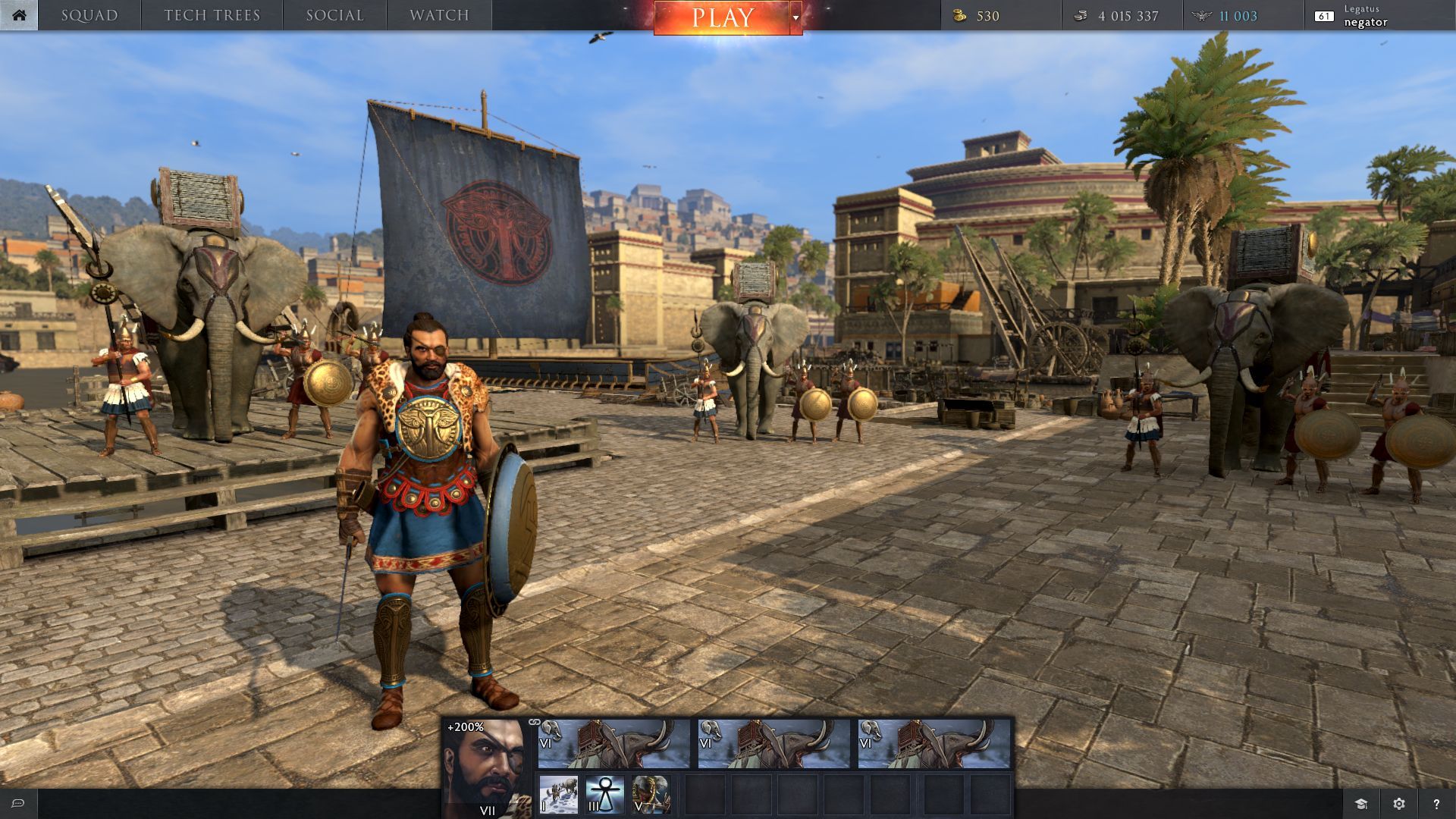The image size is (1456, 819).
Task: Open the free XP eagle panel
Action: (1244, 16)
